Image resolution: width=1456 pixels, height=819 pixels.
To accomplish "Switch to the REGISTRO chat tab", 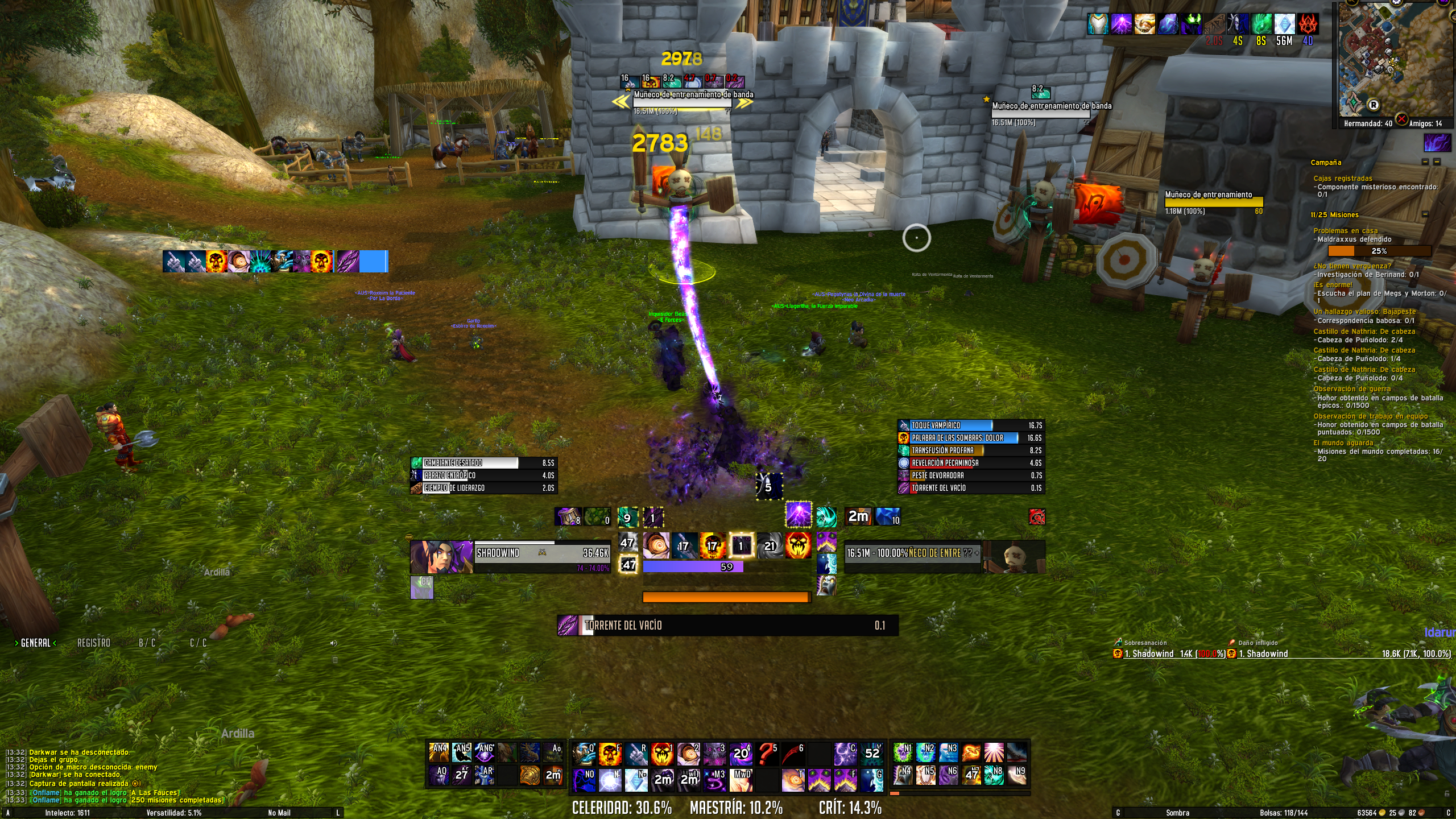I will [94, 643].
